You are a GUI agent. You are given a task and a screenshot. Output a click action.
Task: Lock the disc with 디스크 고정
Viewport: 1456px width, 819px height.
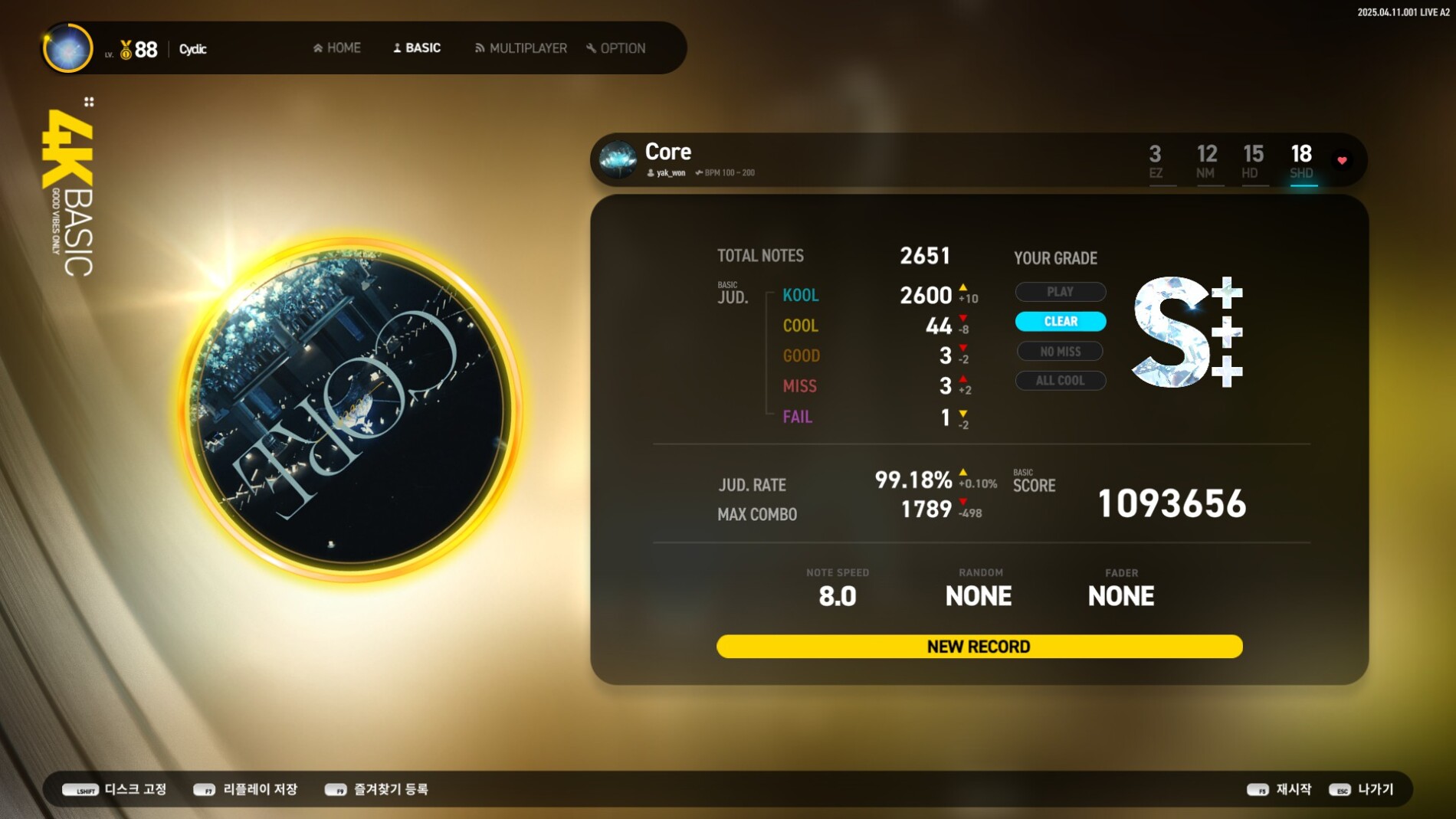pos(115,789)
